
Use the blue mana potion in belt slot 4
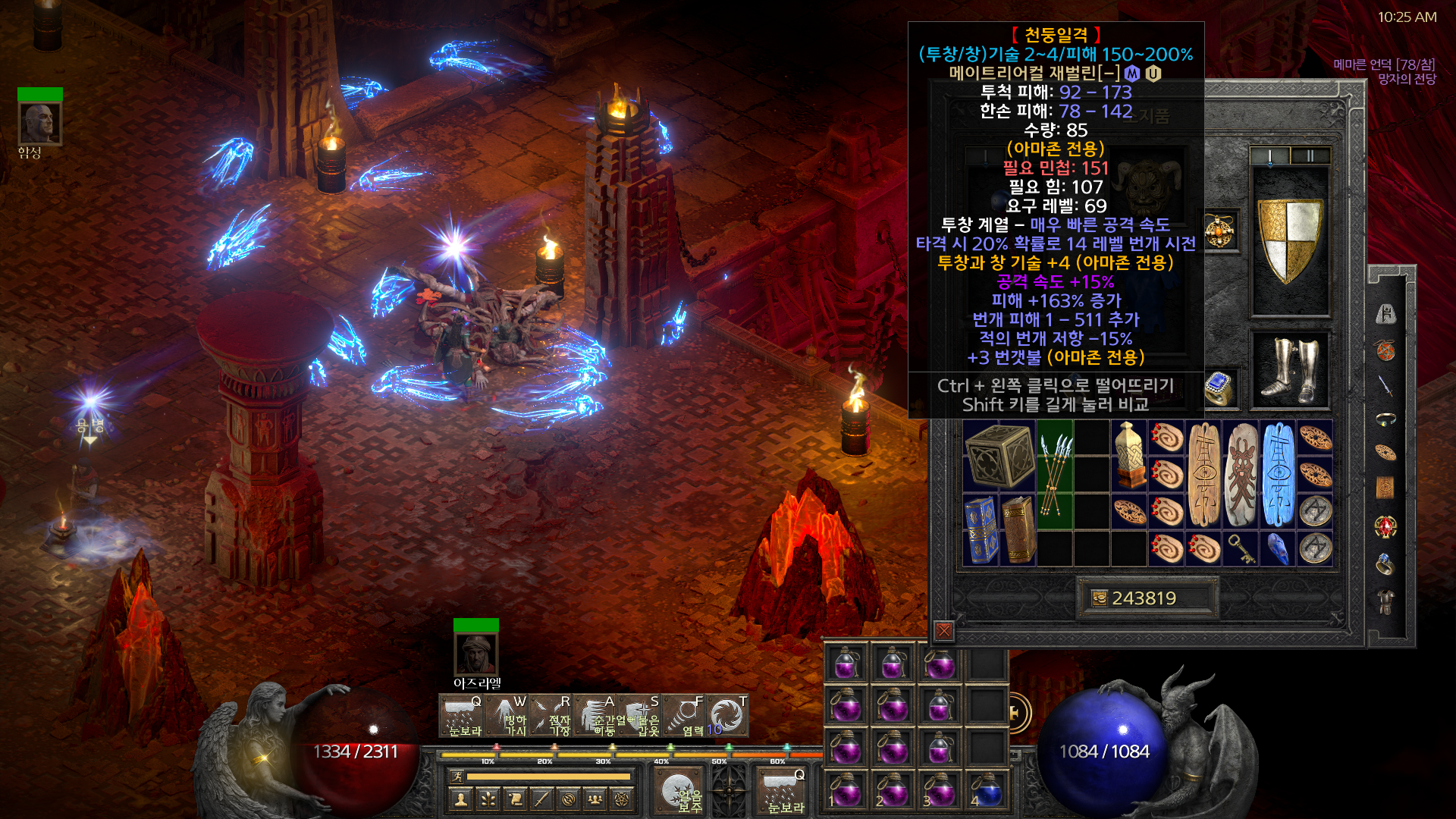986,790
